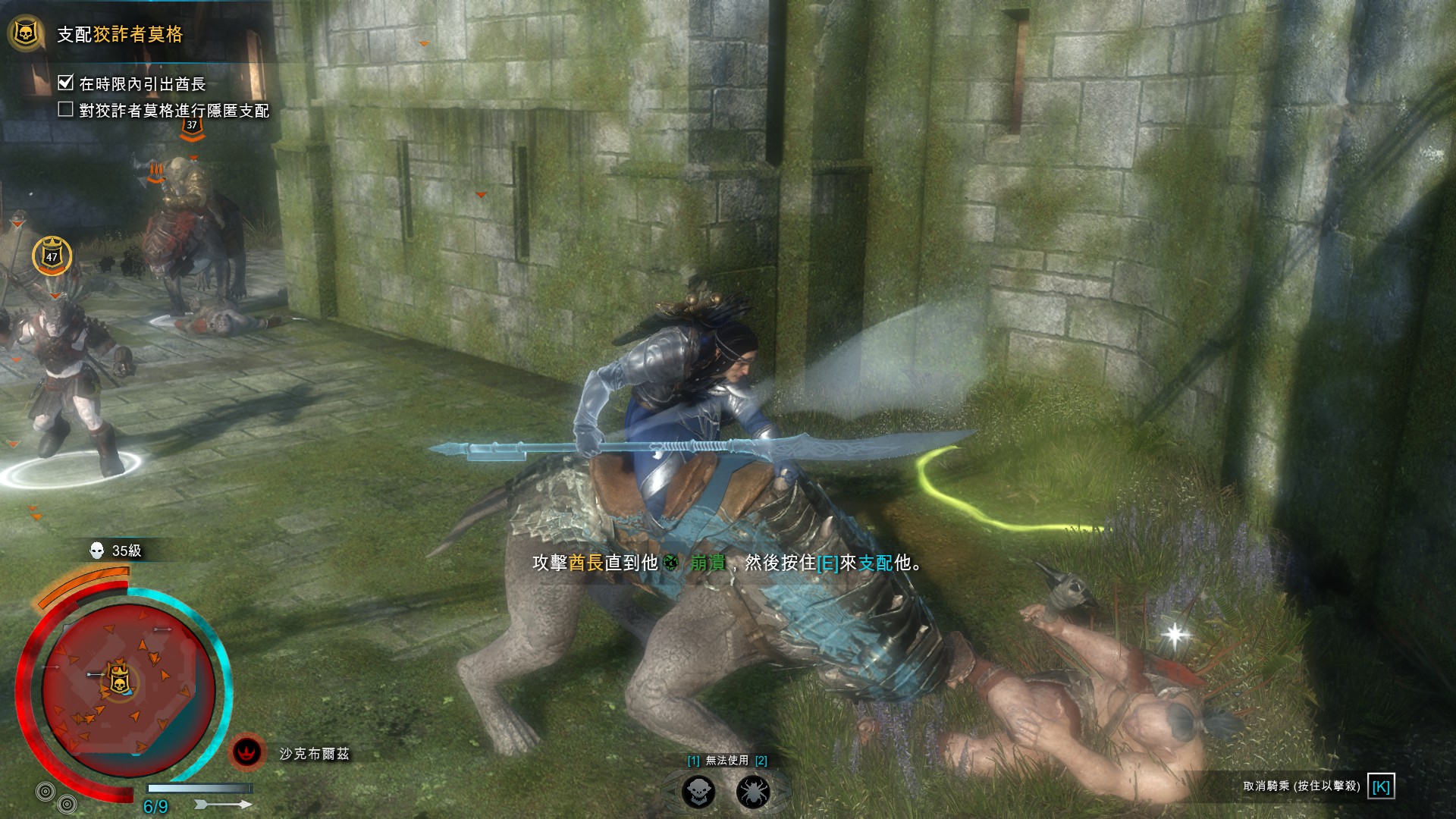The width and height of the screenshot is (1456, 819).
Task: Activate the spider ability icon
Action: [752, 792]
